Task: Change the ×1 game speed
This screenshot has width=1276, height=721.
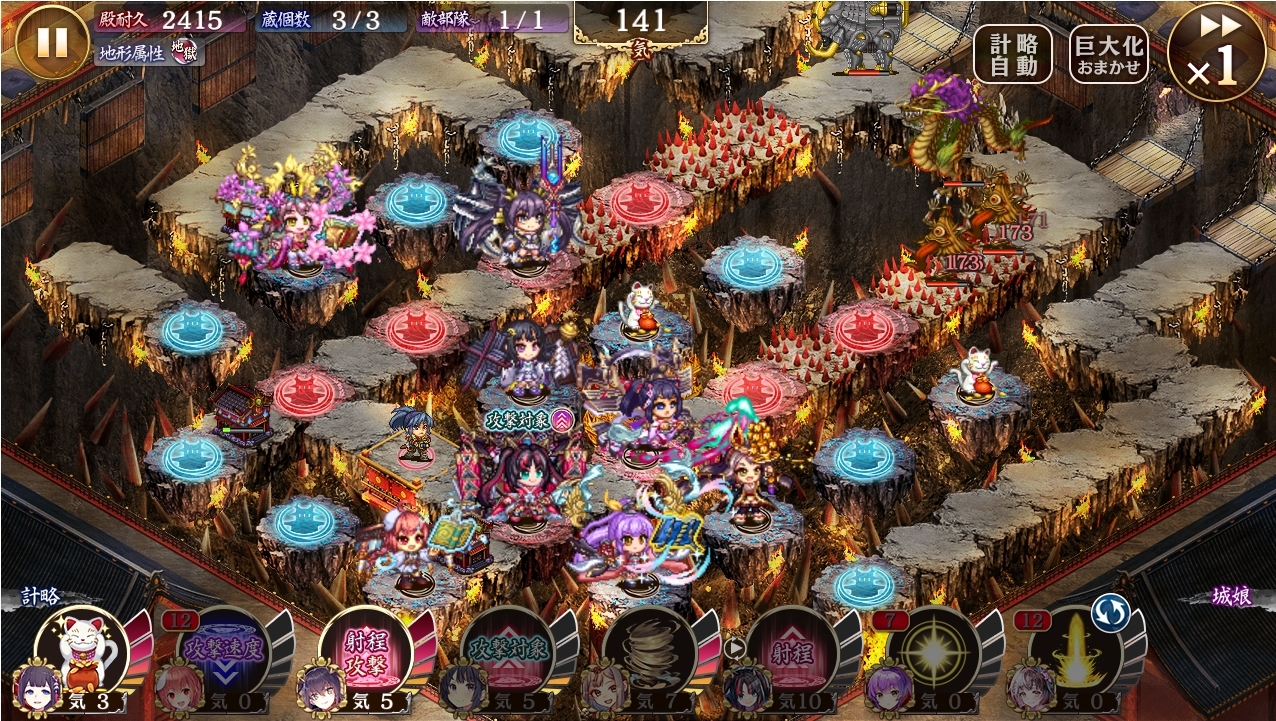Action: pos(1215,52)
